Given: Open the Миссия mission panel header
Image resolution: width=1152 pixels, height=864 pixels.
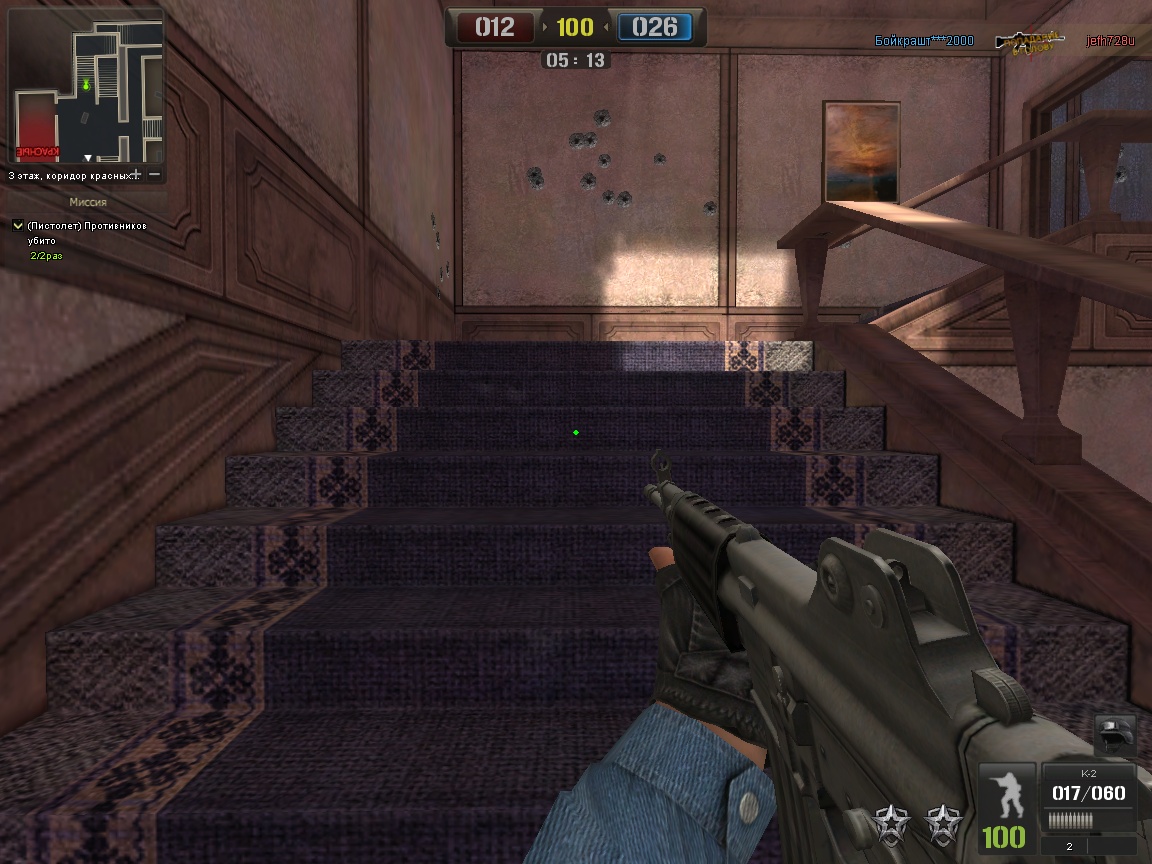Looking at the screenshot, I should tap(87, 202).
